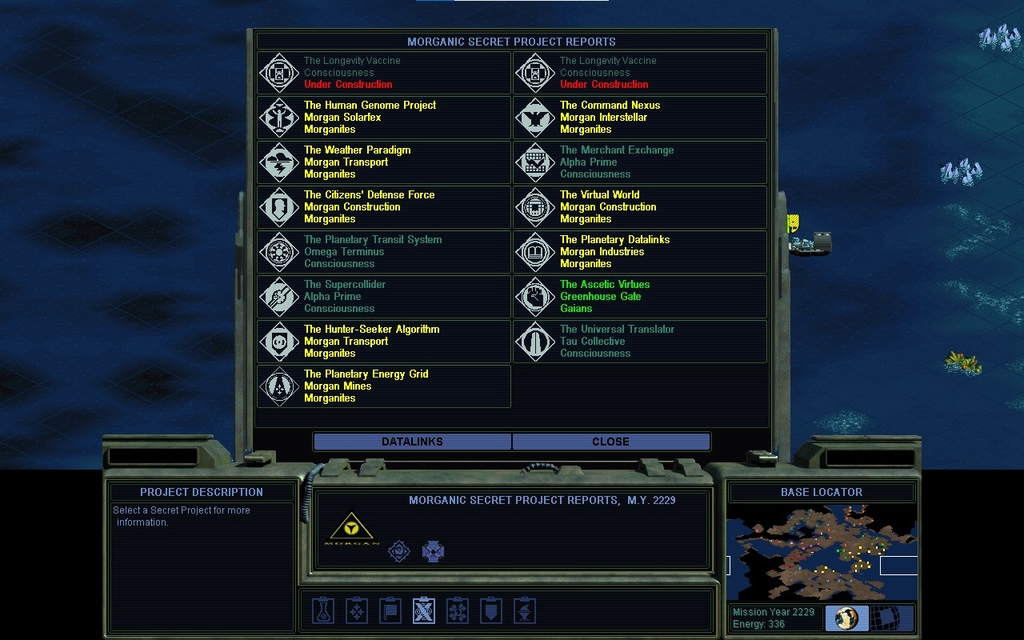
Task: Choose The Weather Paradigm row
Action: pos(384,162)
